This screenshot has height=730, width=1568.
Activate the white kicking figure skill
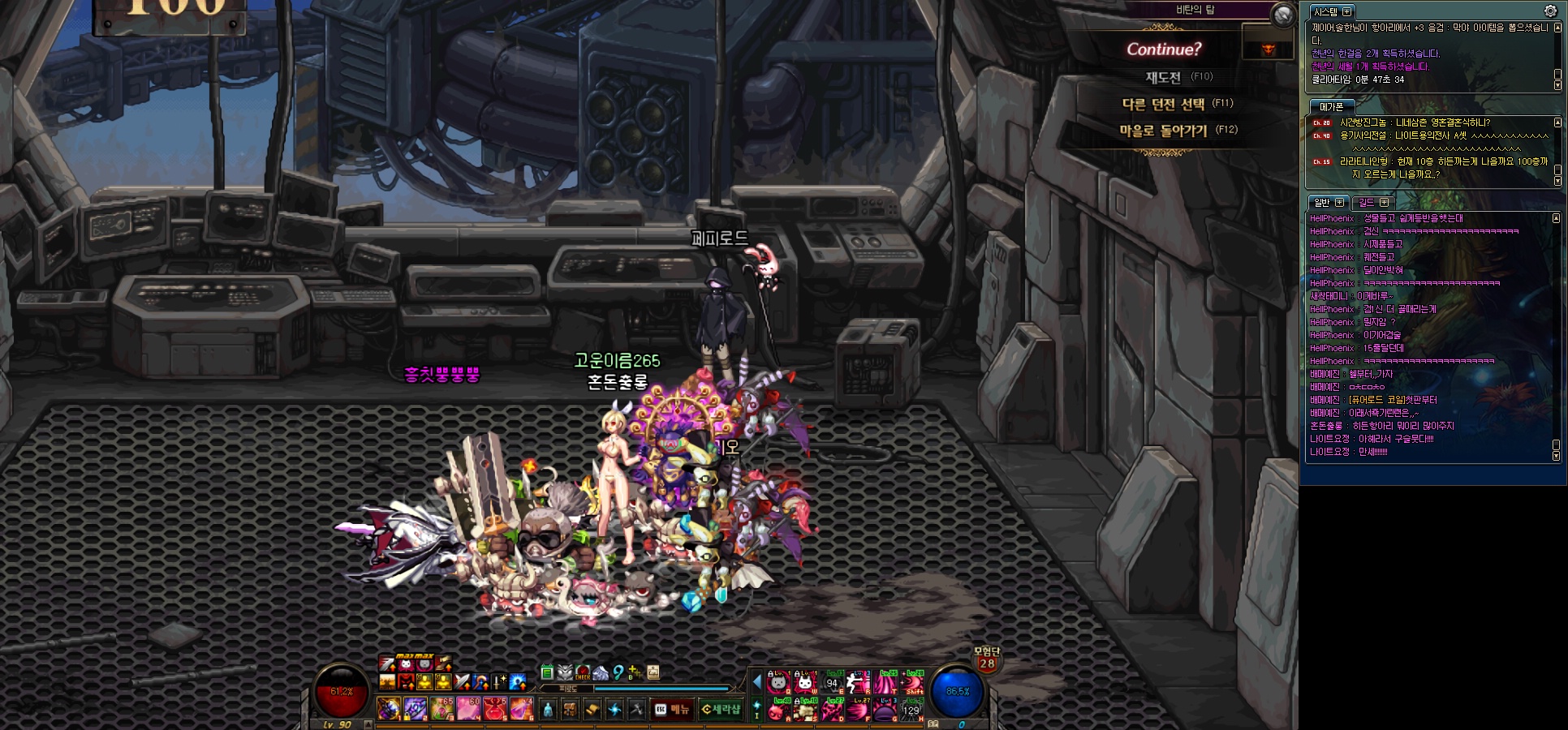click(858, 683)
